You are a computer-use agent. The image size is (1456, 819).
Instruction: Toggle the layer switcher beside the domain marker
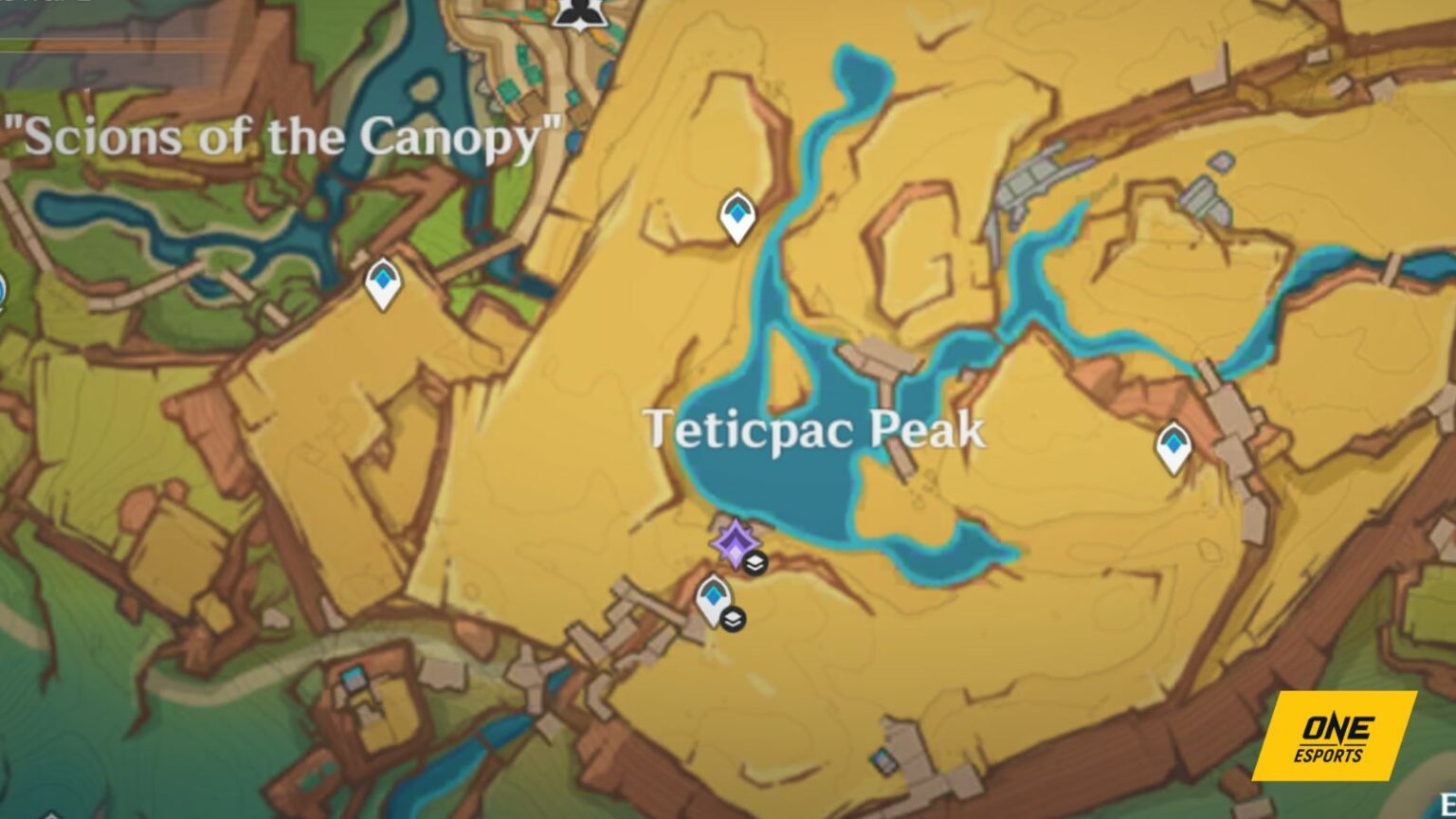coord(755,563)
